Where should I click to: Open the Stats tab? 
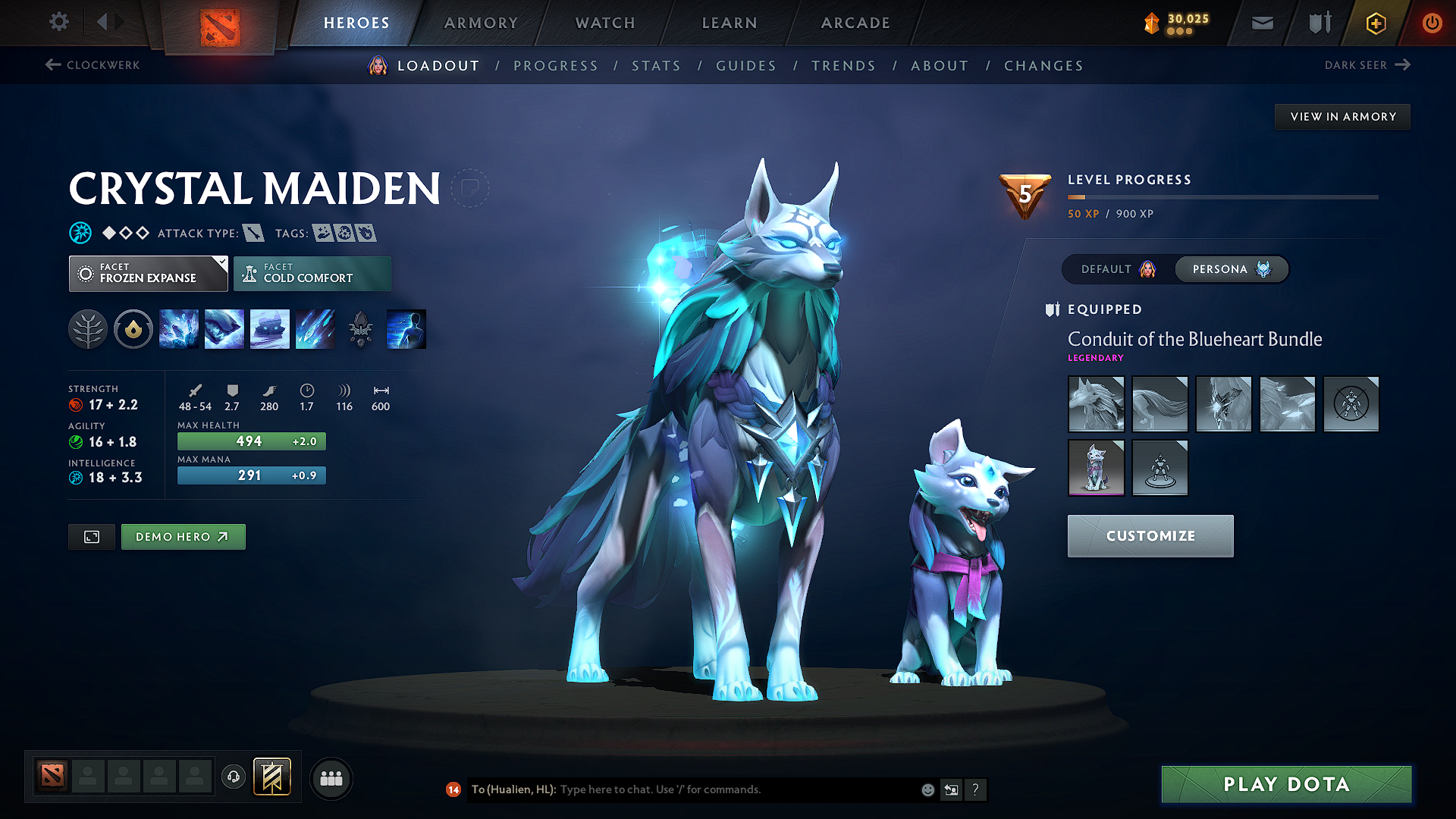pyautogui.click(x=656, y=66)
